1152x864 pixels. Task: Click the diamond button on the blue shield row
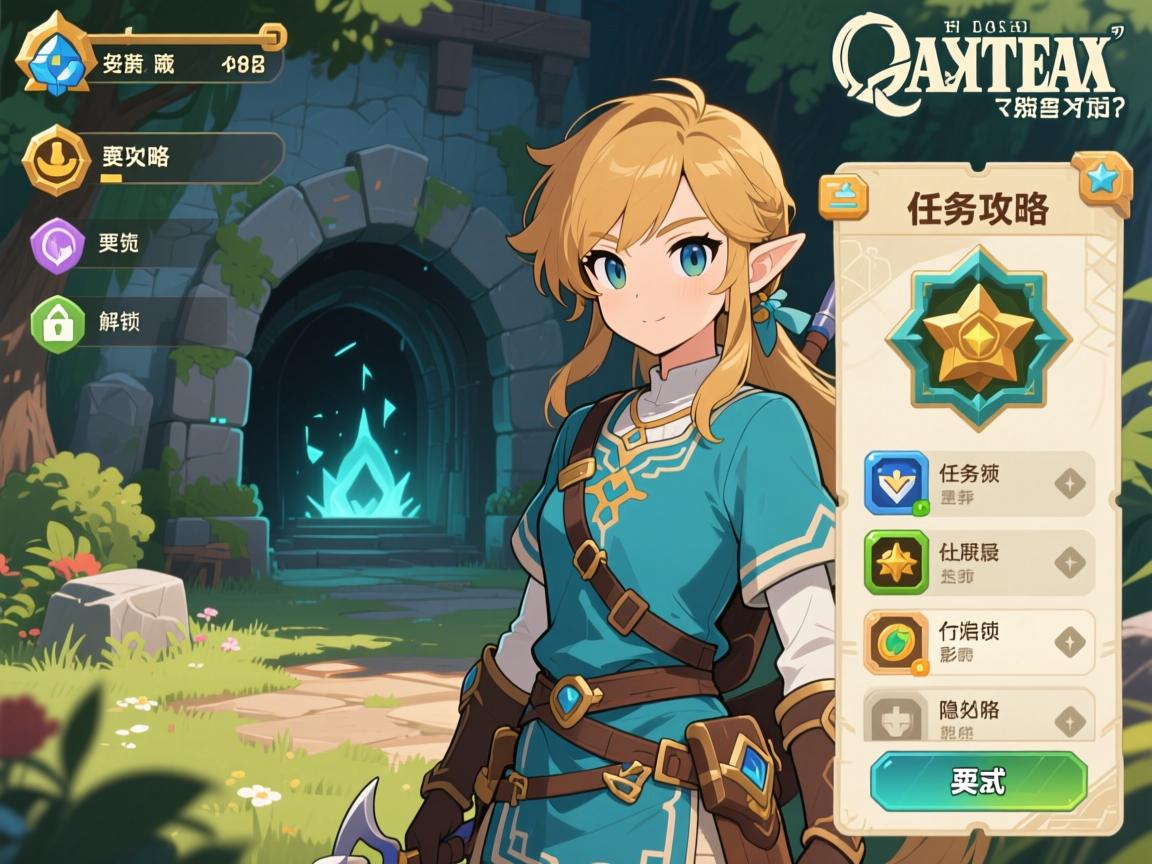(x=1069, y=485)
